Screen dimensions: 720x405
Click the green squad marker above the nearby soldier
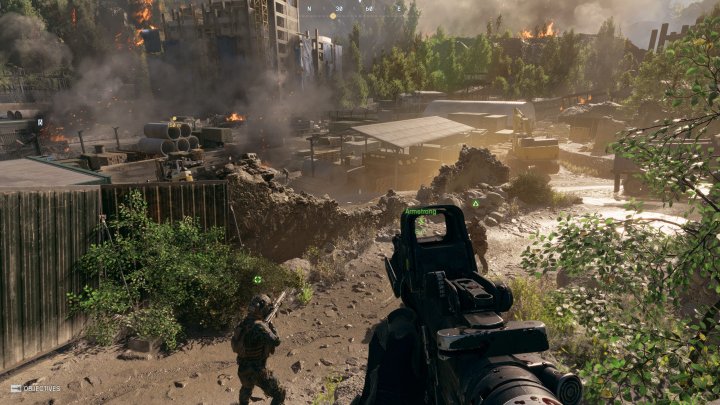coord(258,279)
